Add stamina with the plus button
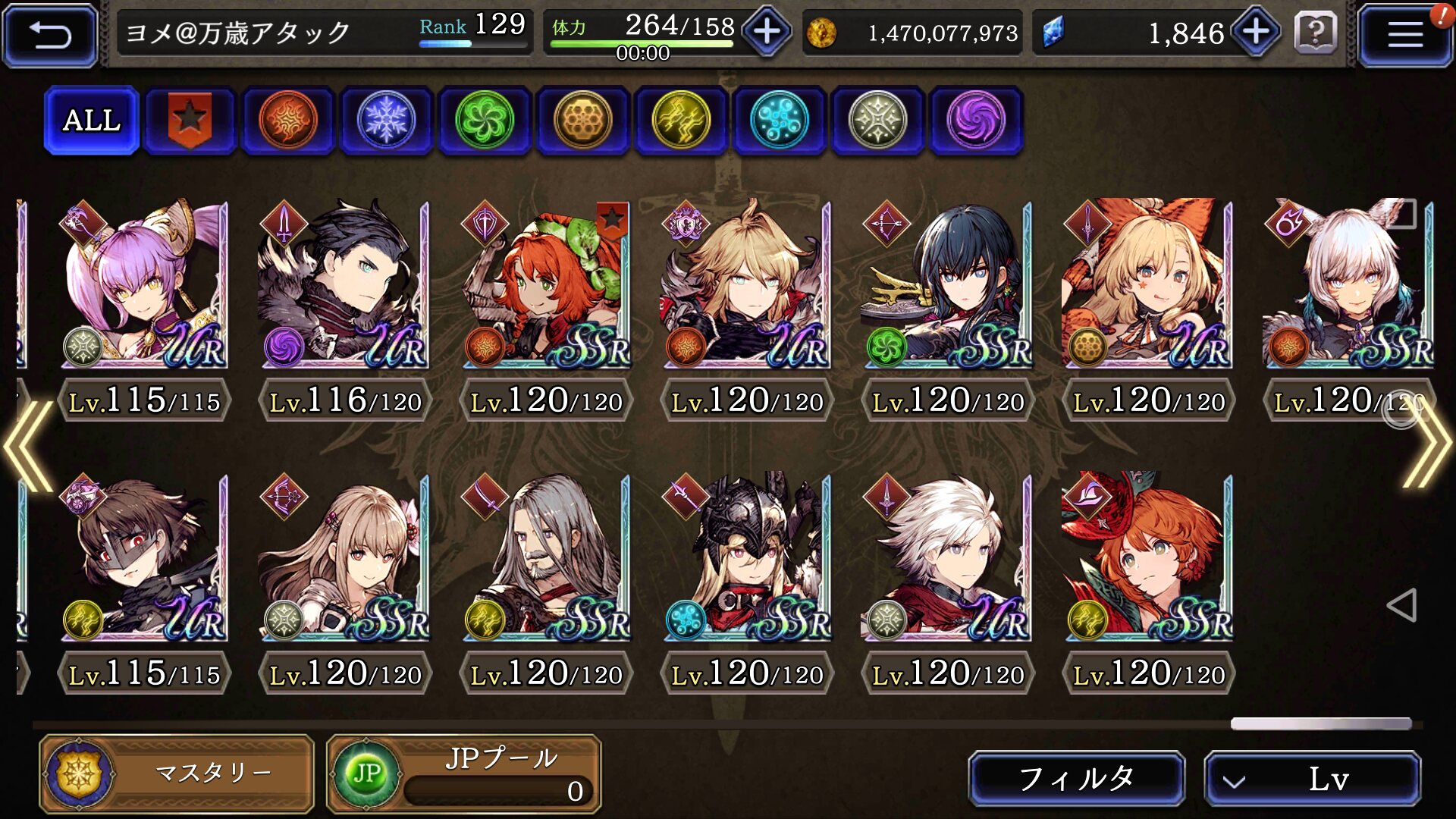 click(x=767, y=32)
